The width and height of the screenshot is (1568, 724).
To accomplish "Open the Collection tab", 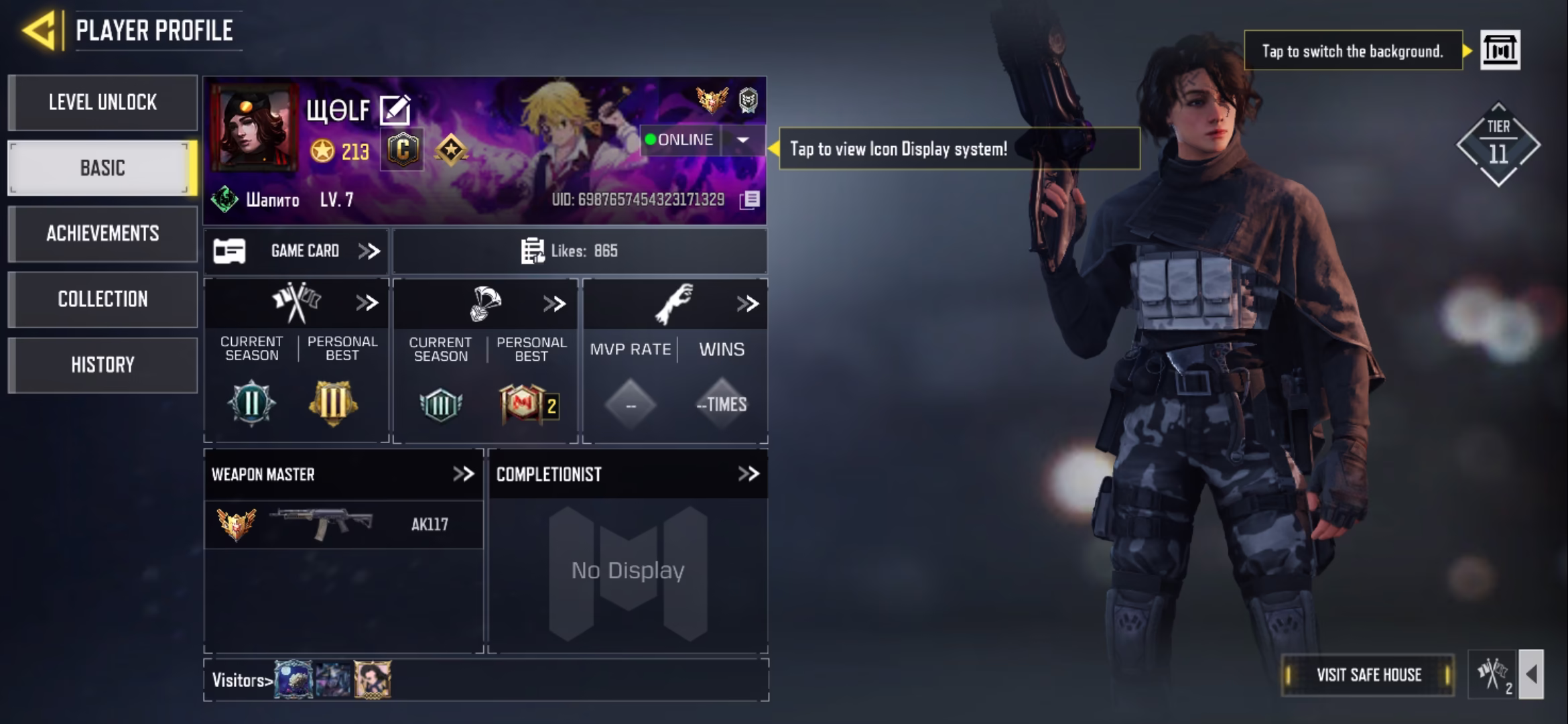I will point(103,299).
